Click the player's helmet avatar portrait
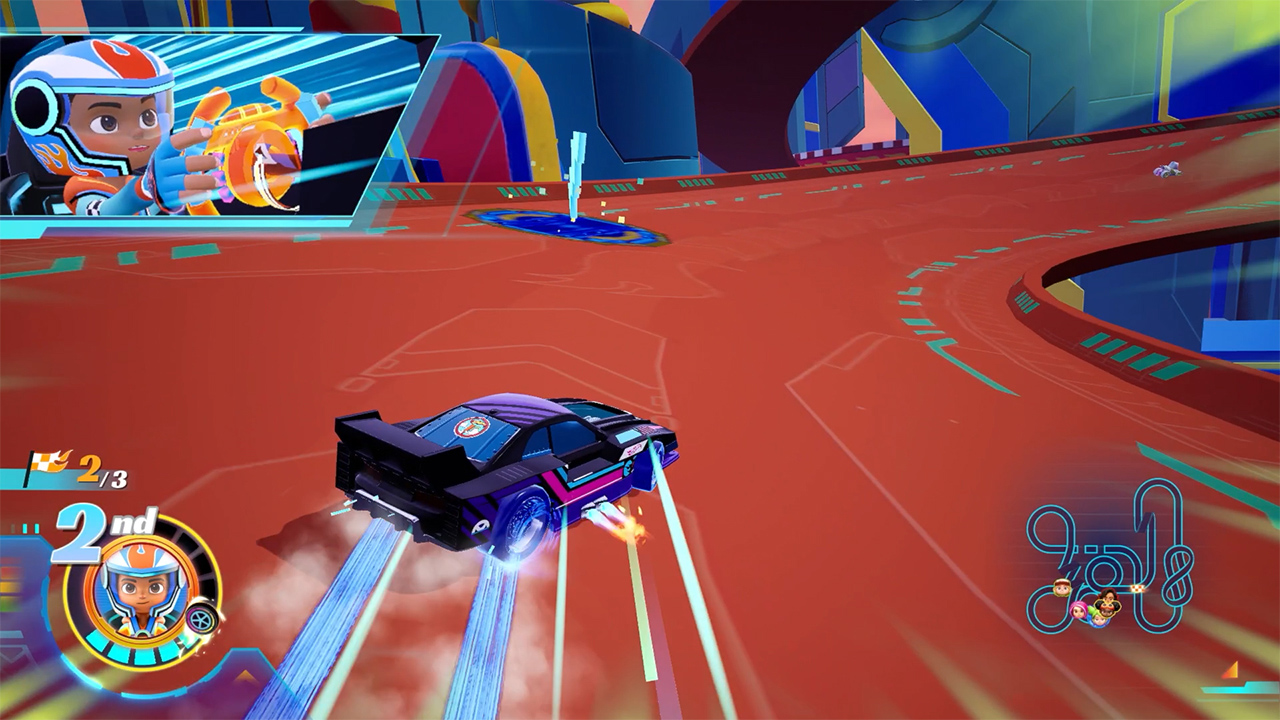This screenshot has width=1280, height=720. 140,590
